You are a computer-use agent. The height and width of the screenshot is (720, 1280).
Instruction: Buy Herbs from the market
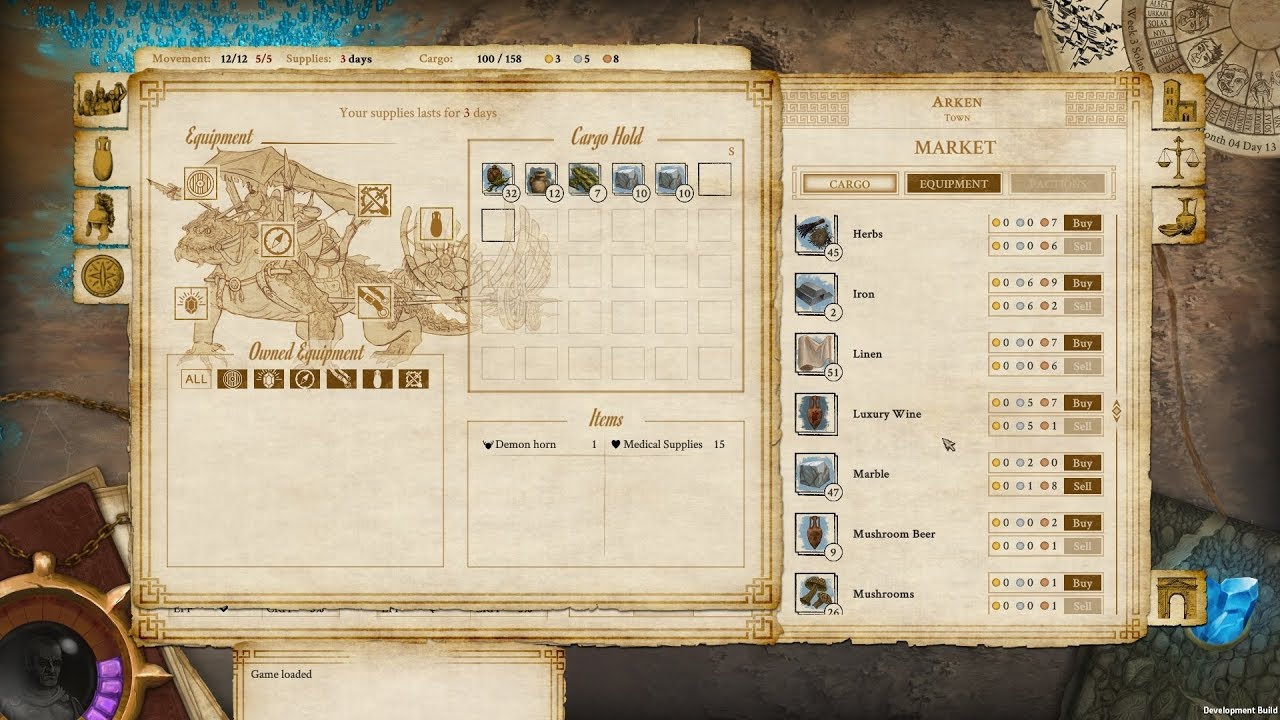(x=1082, y=223)
